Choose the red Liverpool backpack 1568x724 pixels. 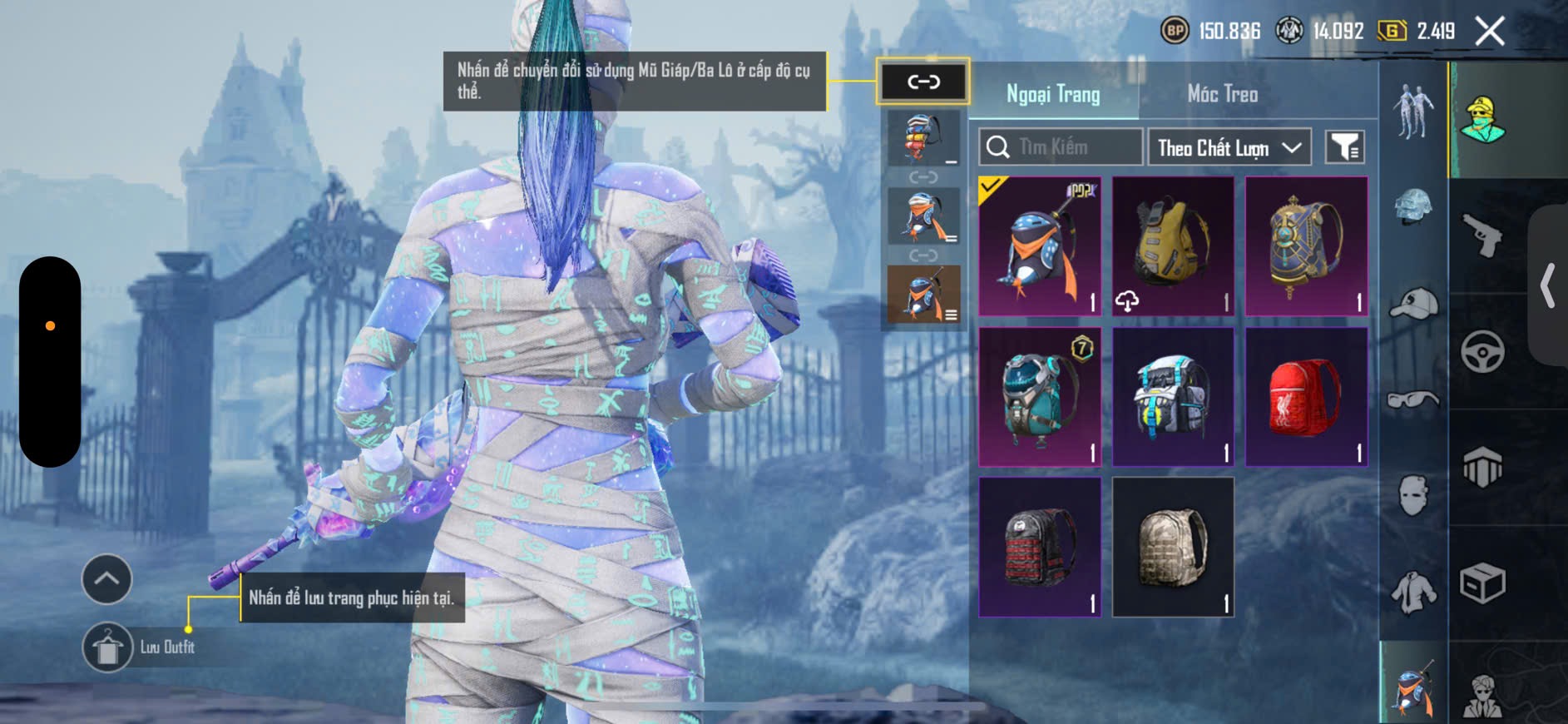[x=1306, y=397]
